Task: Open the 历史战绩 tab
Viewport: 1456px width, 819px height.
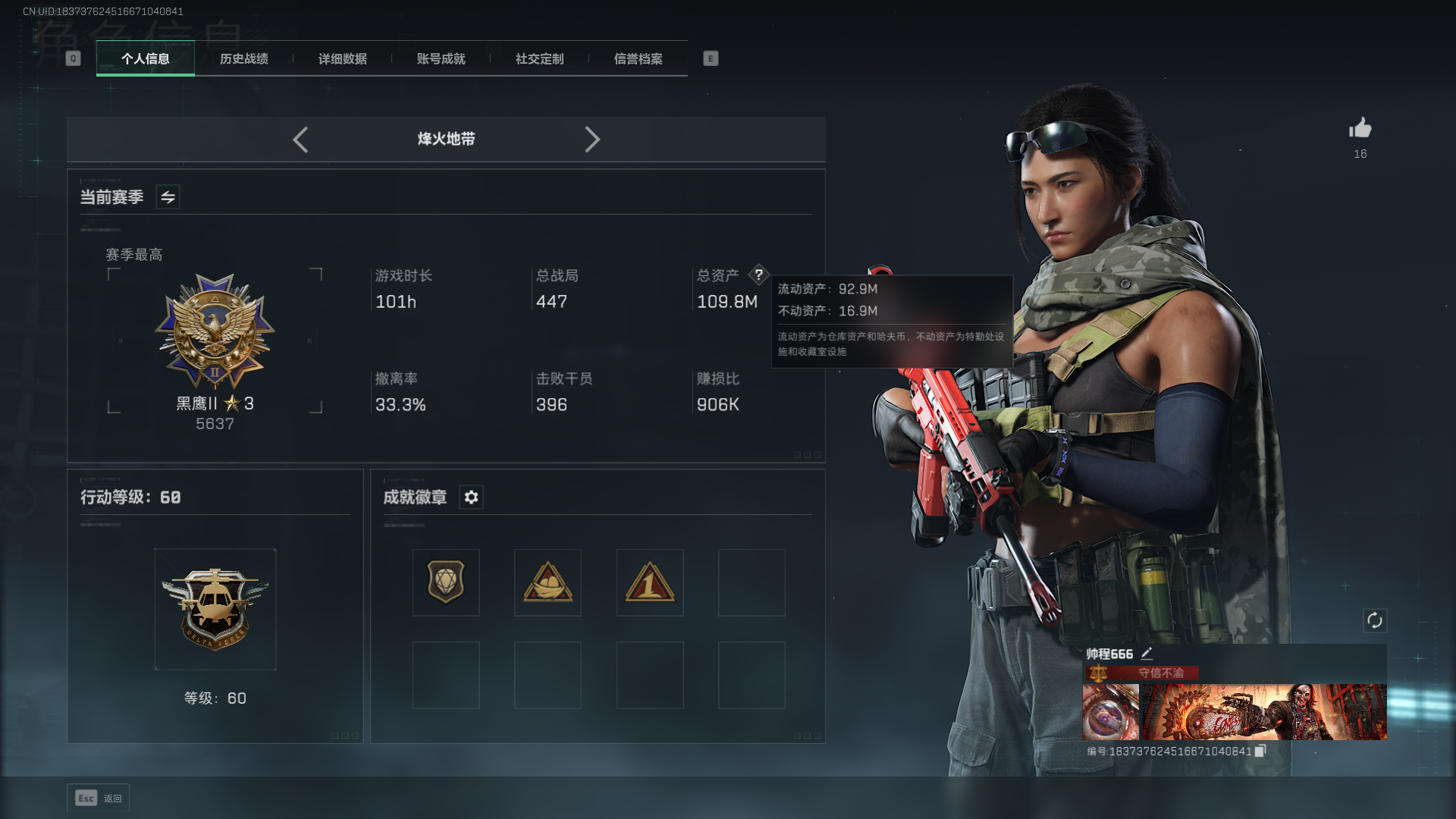Action: (244, 59)
